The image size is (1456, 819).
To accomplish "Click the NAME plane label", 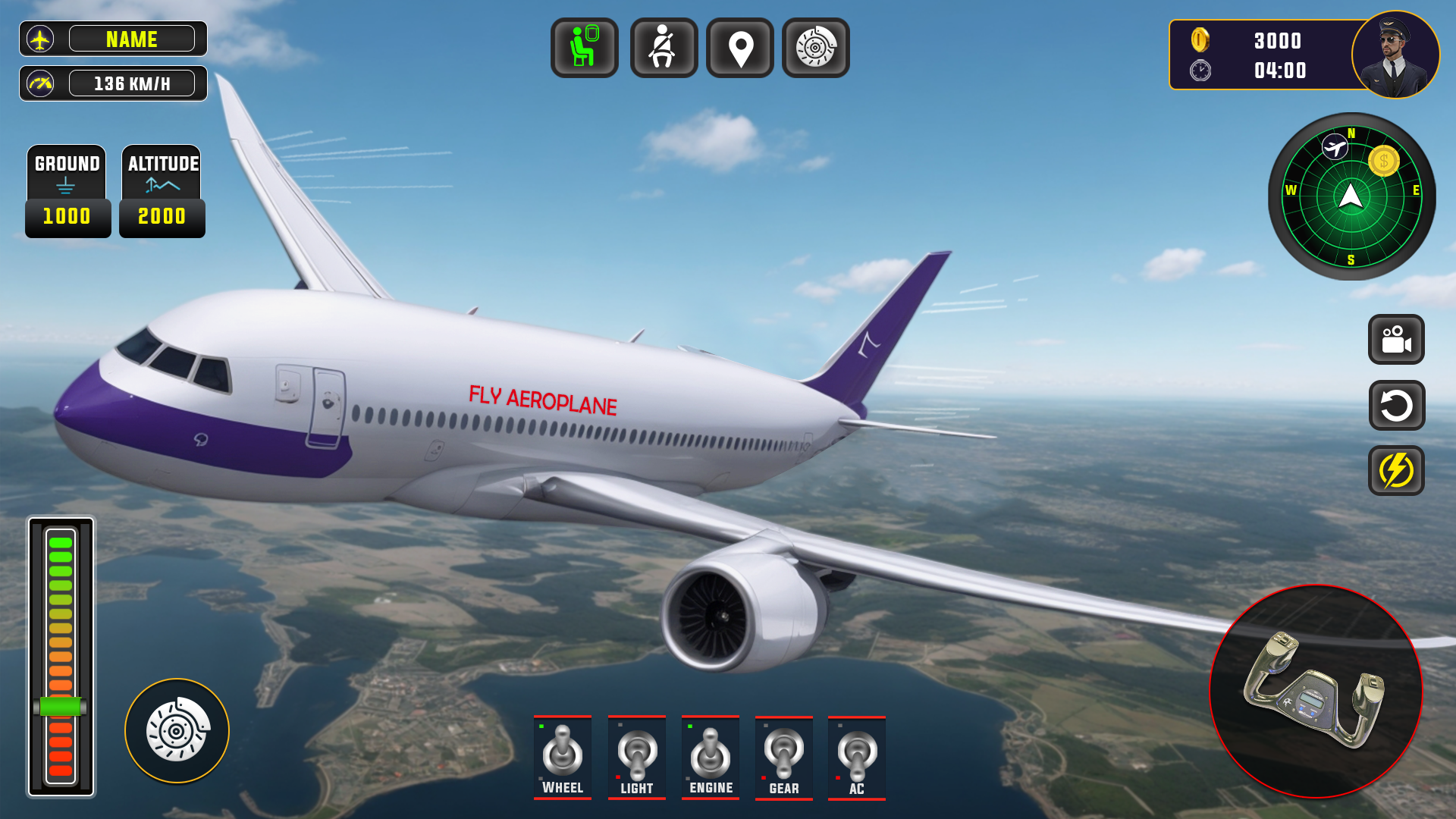I will pyautogui.click(x=131, y=39).
